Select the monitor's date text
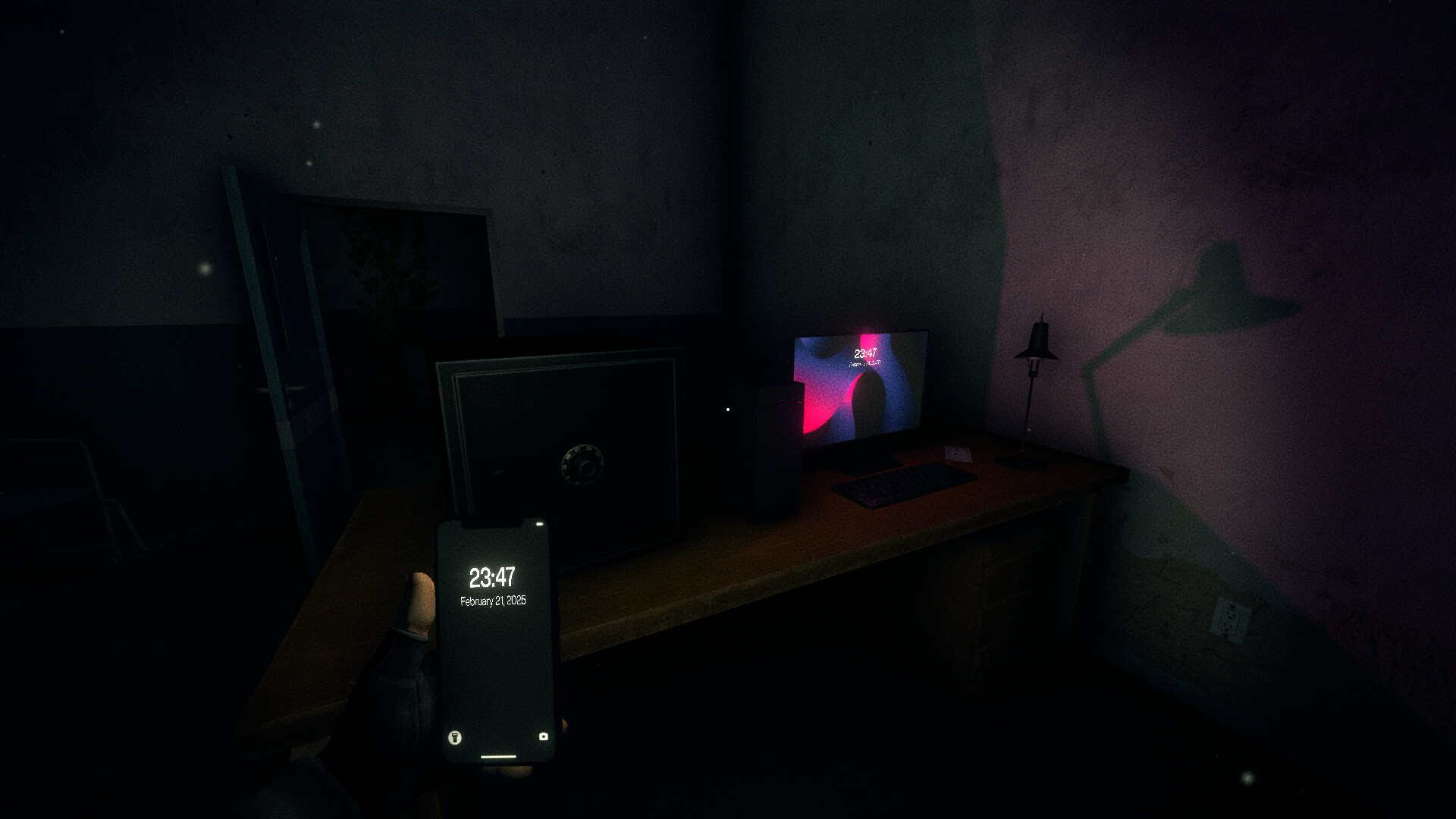 tap(864, 364)
